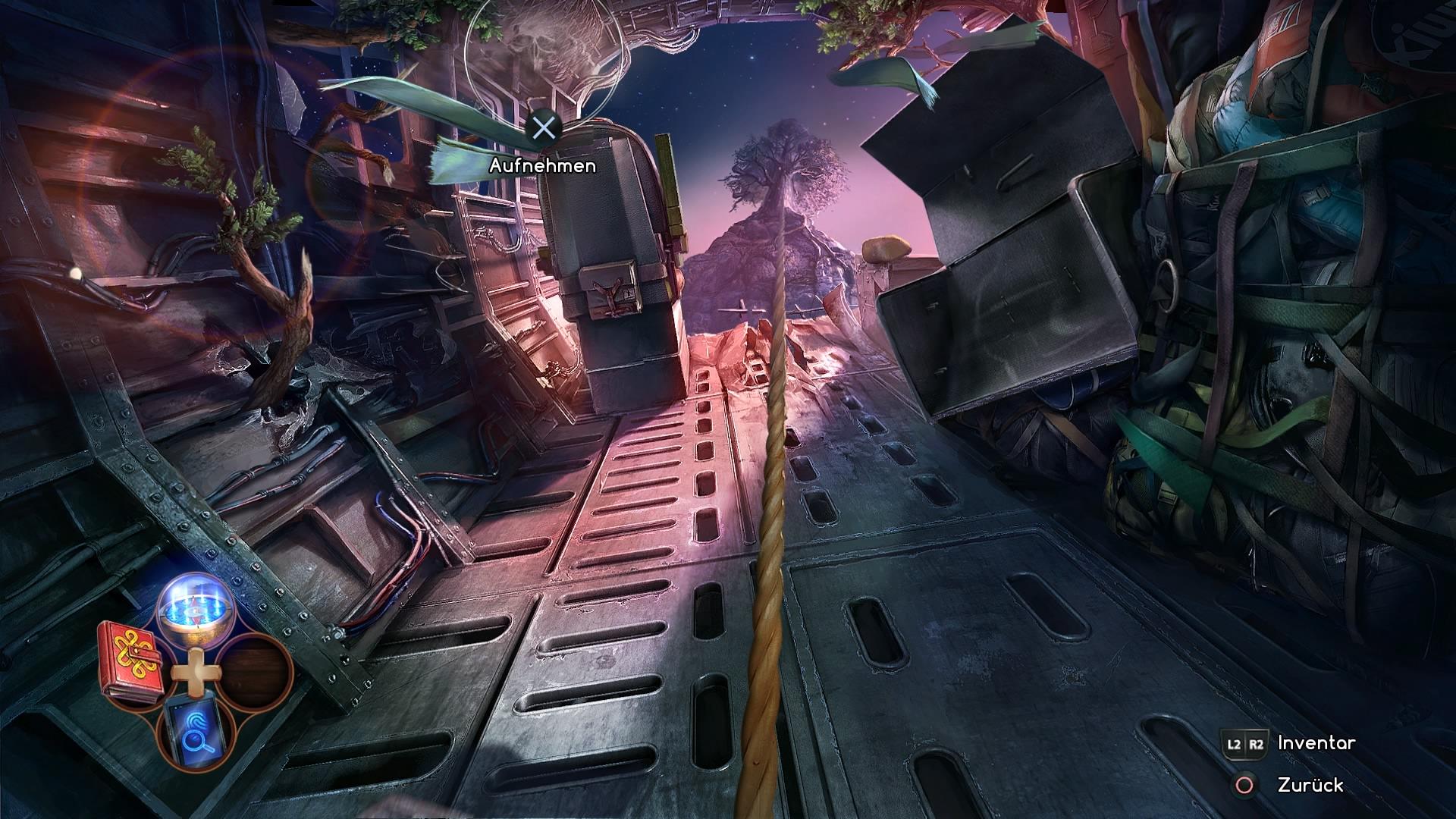
Task: Click the Aufnehmen pickup prompt
Action: pyautogui.click(x=543, y=164)
